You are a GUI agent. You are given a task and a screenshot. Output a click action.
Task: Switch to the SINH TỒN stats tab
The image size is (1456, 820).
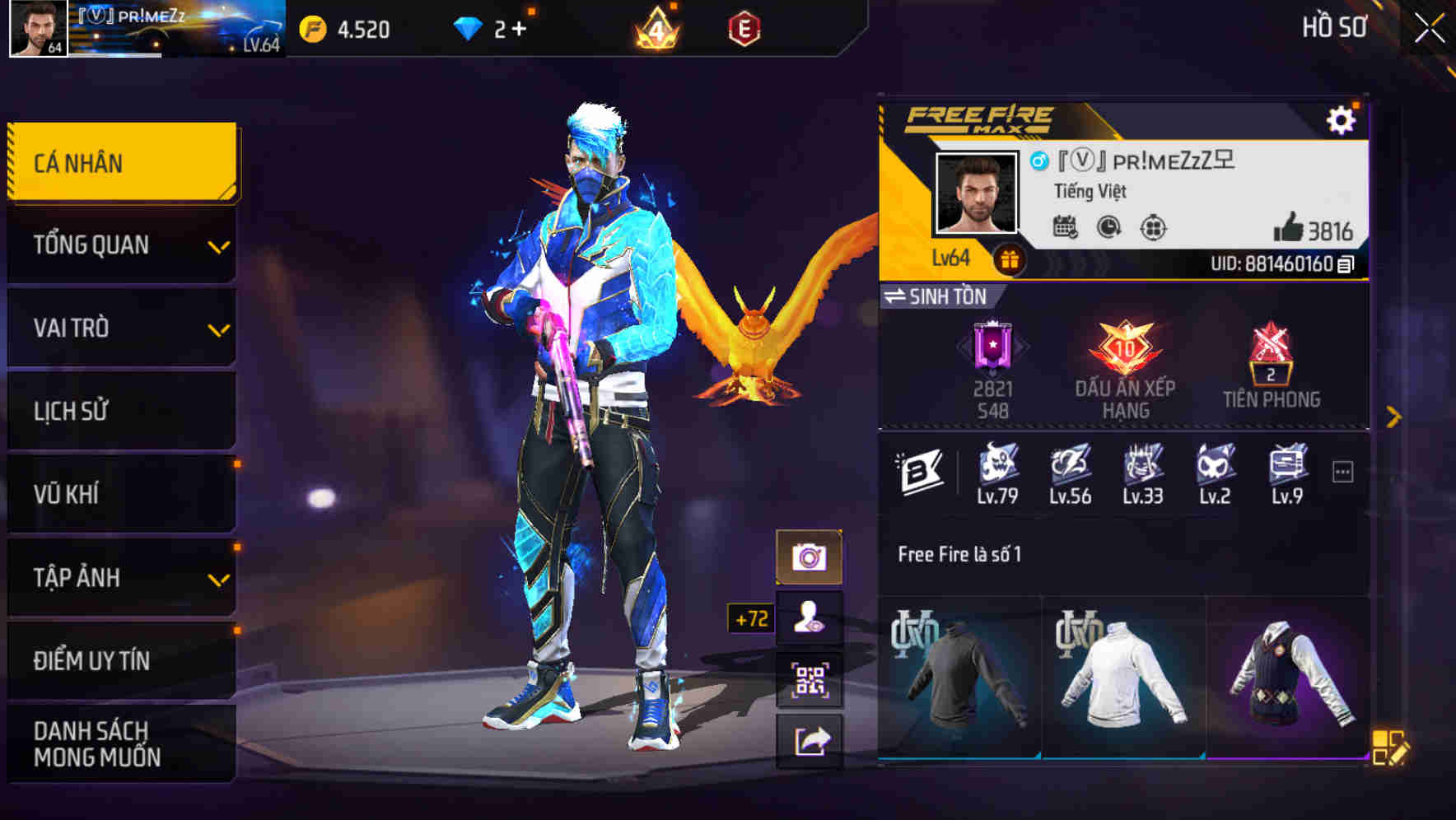click(x=937, y=297)
